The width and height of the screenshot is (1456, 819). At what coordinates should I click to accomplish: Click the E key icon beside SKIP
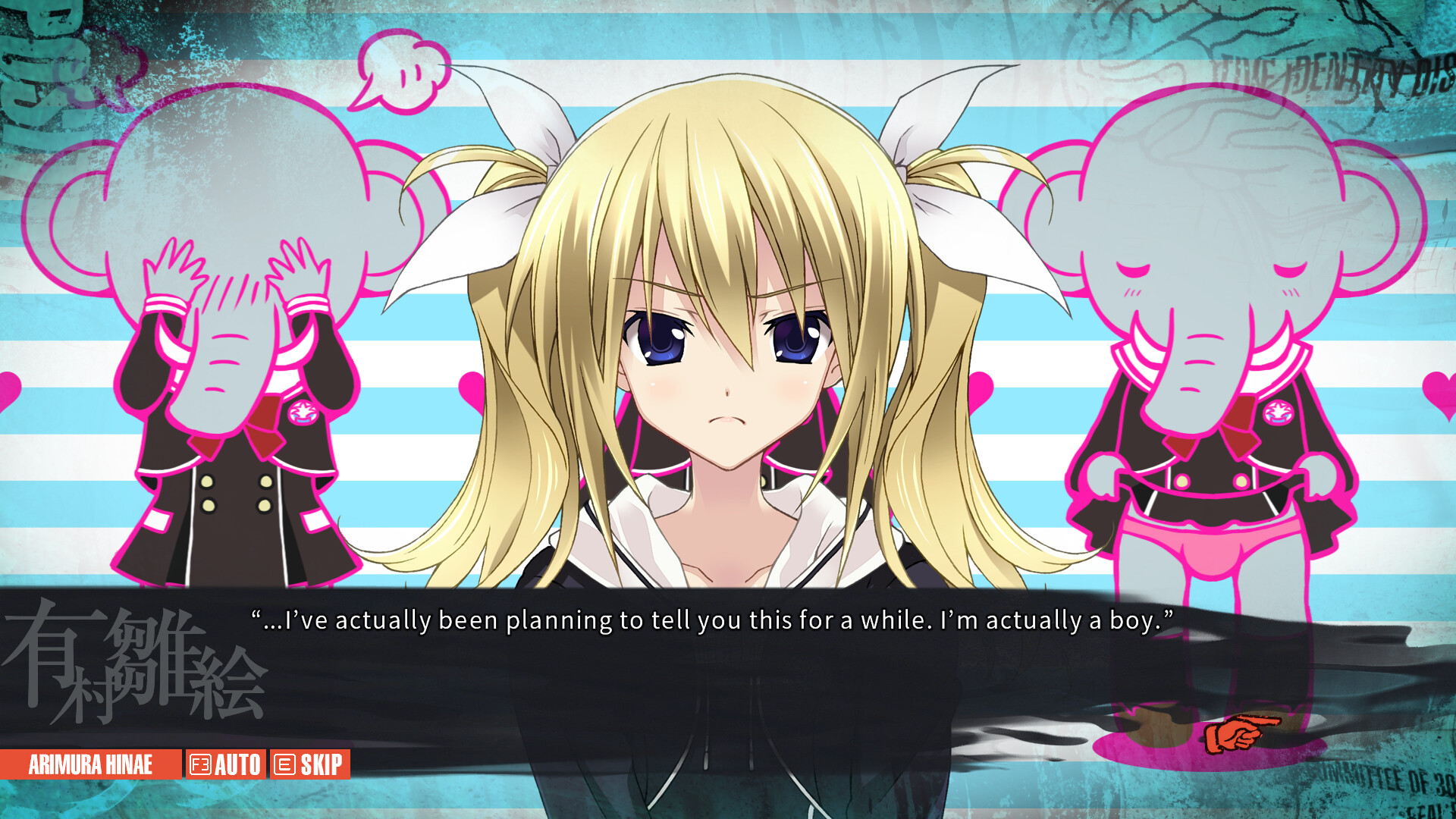284,766
